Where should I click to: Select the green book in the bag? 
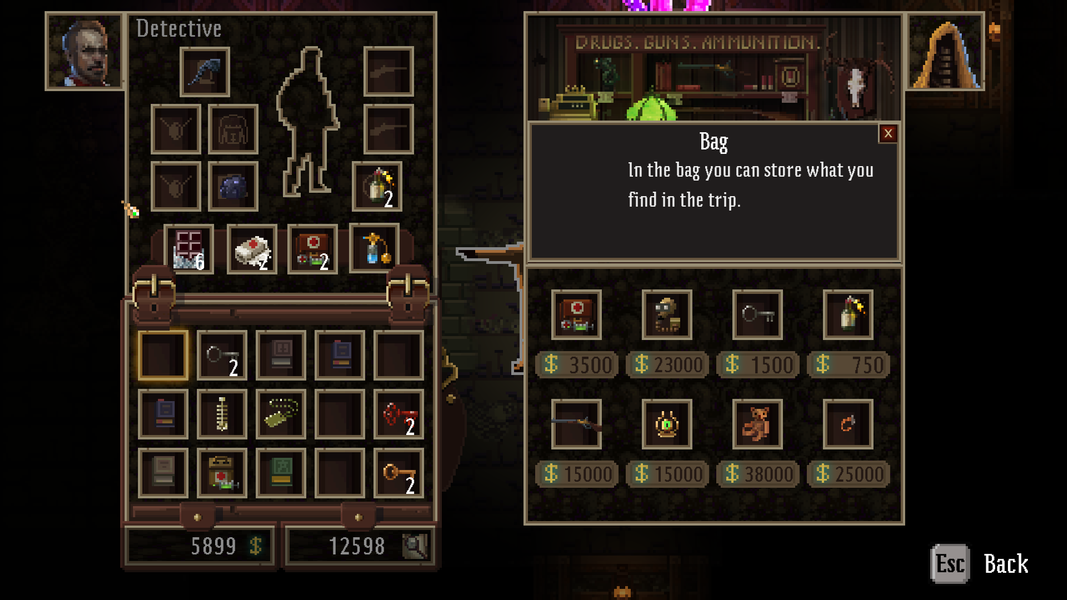[281, 472]
